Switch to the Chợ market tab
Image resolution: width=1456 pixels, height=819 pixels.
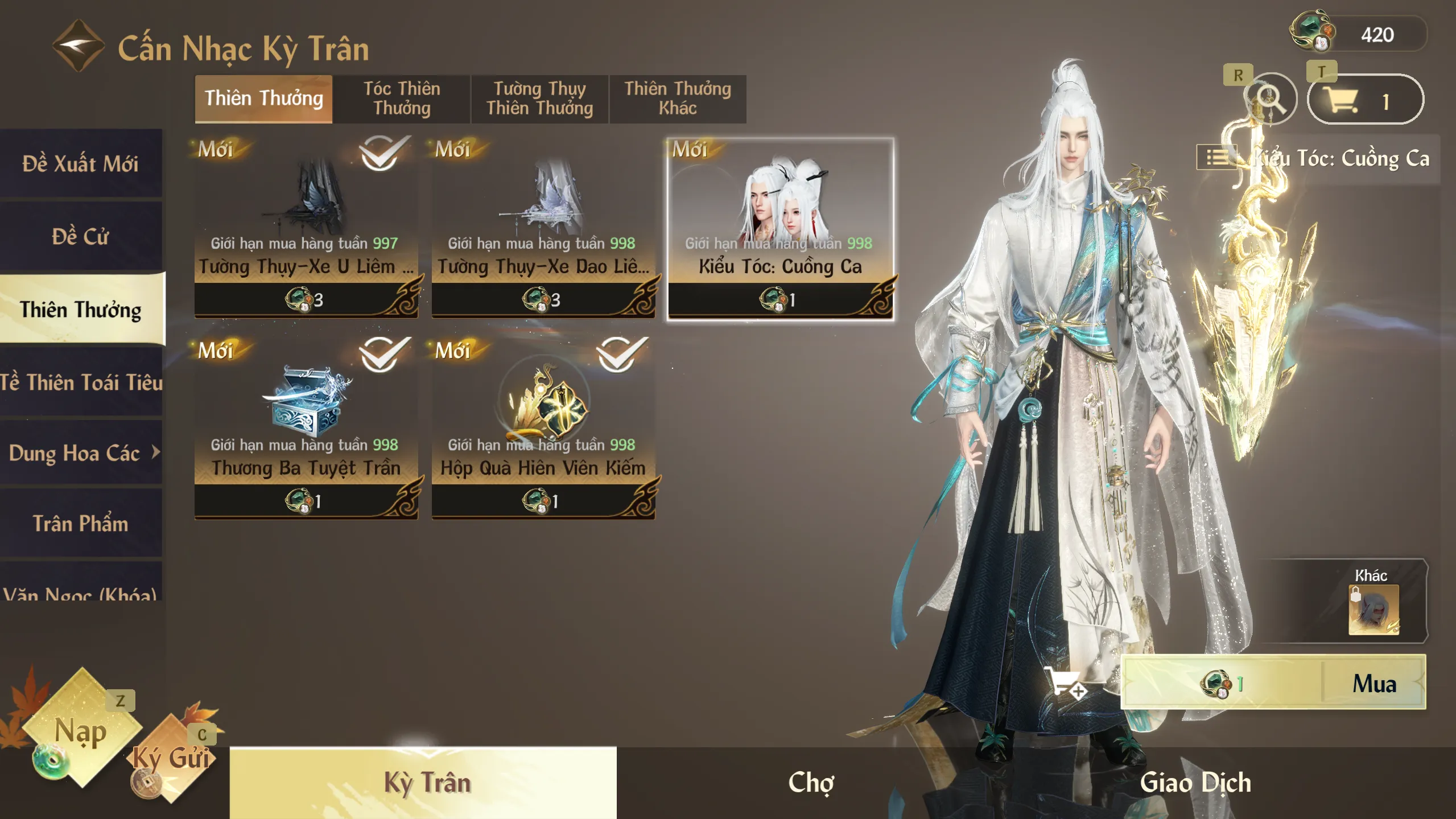point(811,783)
